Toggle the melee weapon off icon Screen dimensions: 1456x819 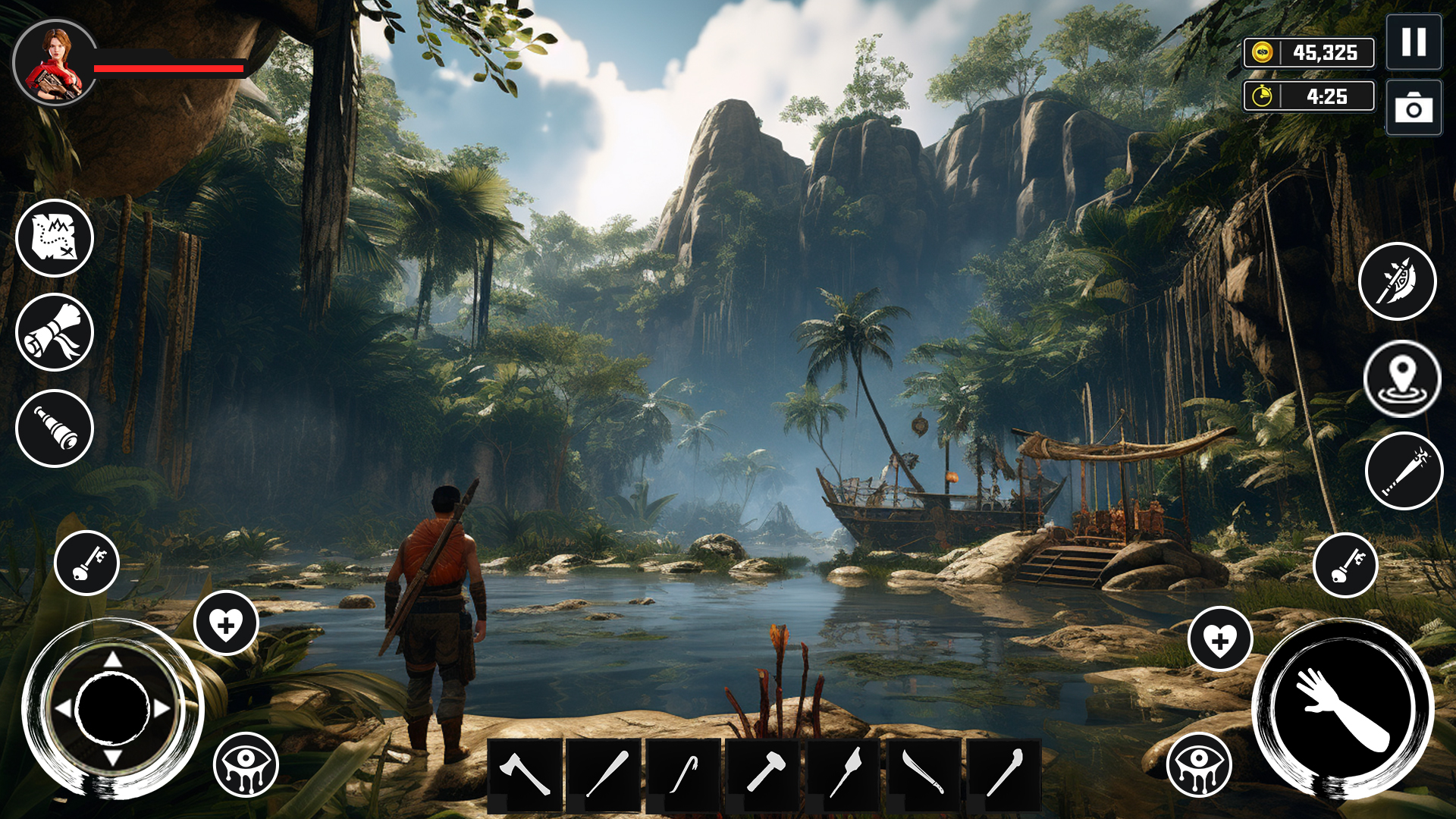click(x=1398, y=282)
